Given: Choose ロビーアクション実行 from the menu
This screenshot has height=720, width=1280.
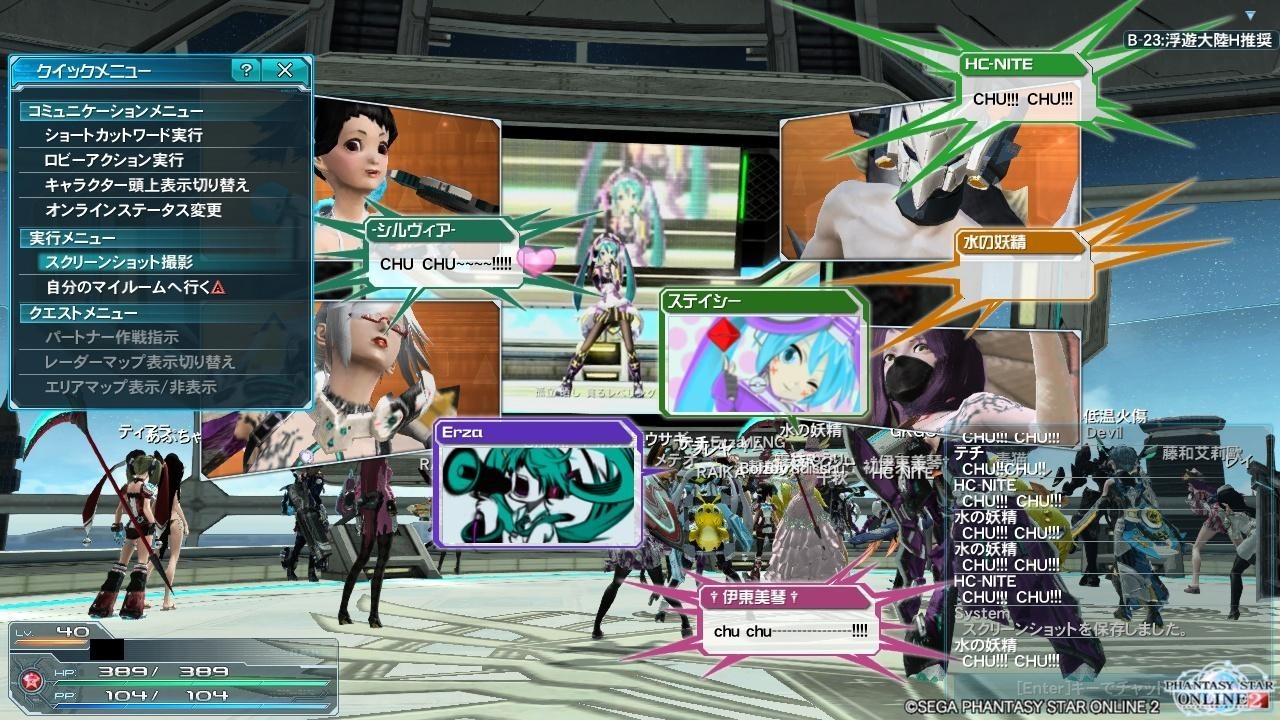Looking at the screenshot, I should tap(114, 160).
